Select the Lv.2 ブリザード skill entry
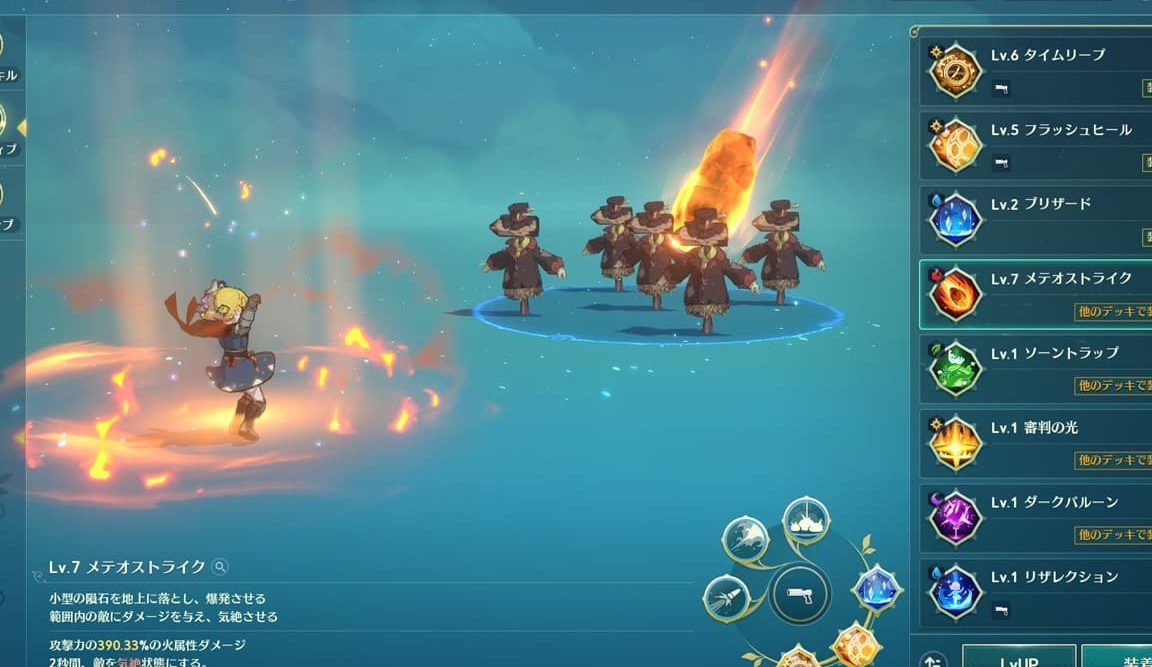The image size is (1152, 667). click(x=1040, y=219)
